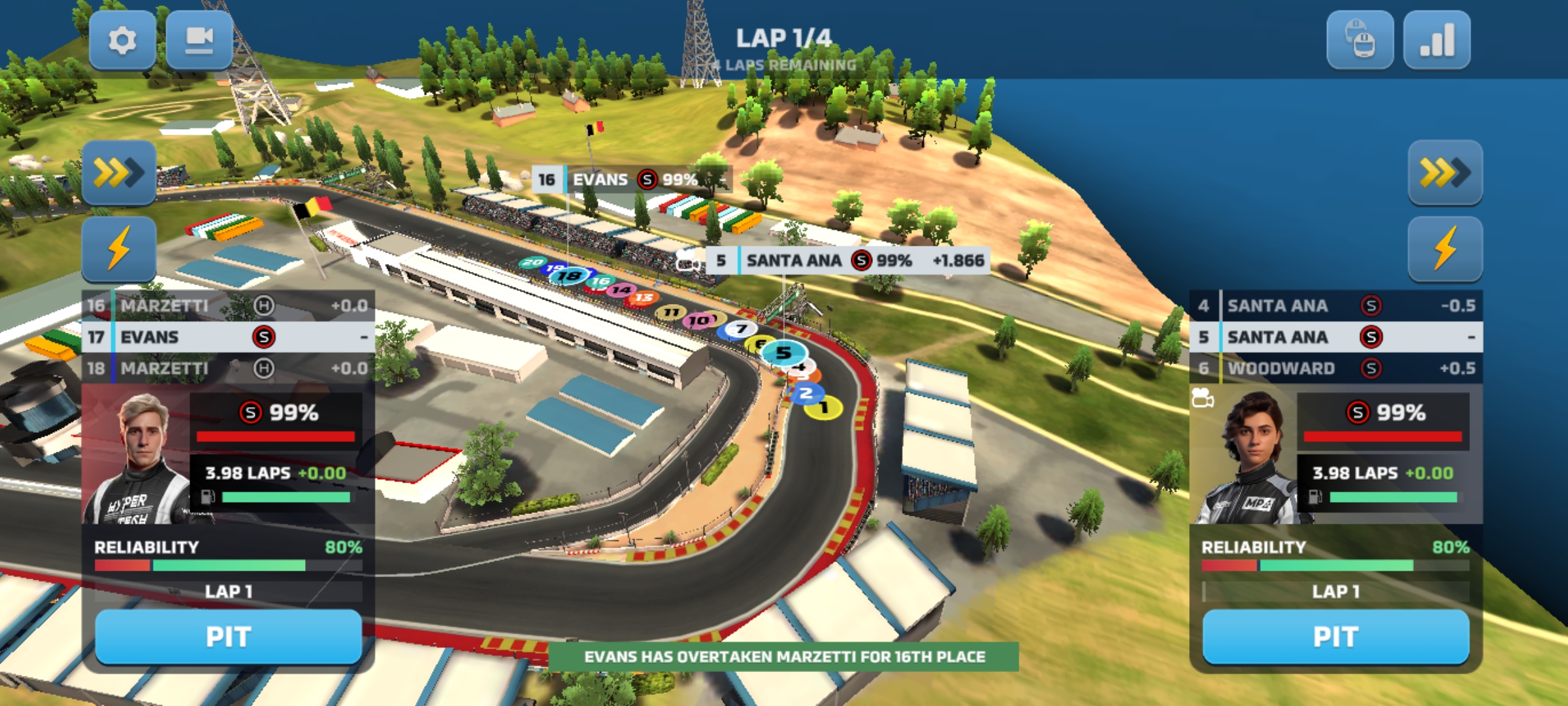This screenshot has height=706, width=1568.
Task: Select the position 18 Marzetti row
Action: [228, 369]
